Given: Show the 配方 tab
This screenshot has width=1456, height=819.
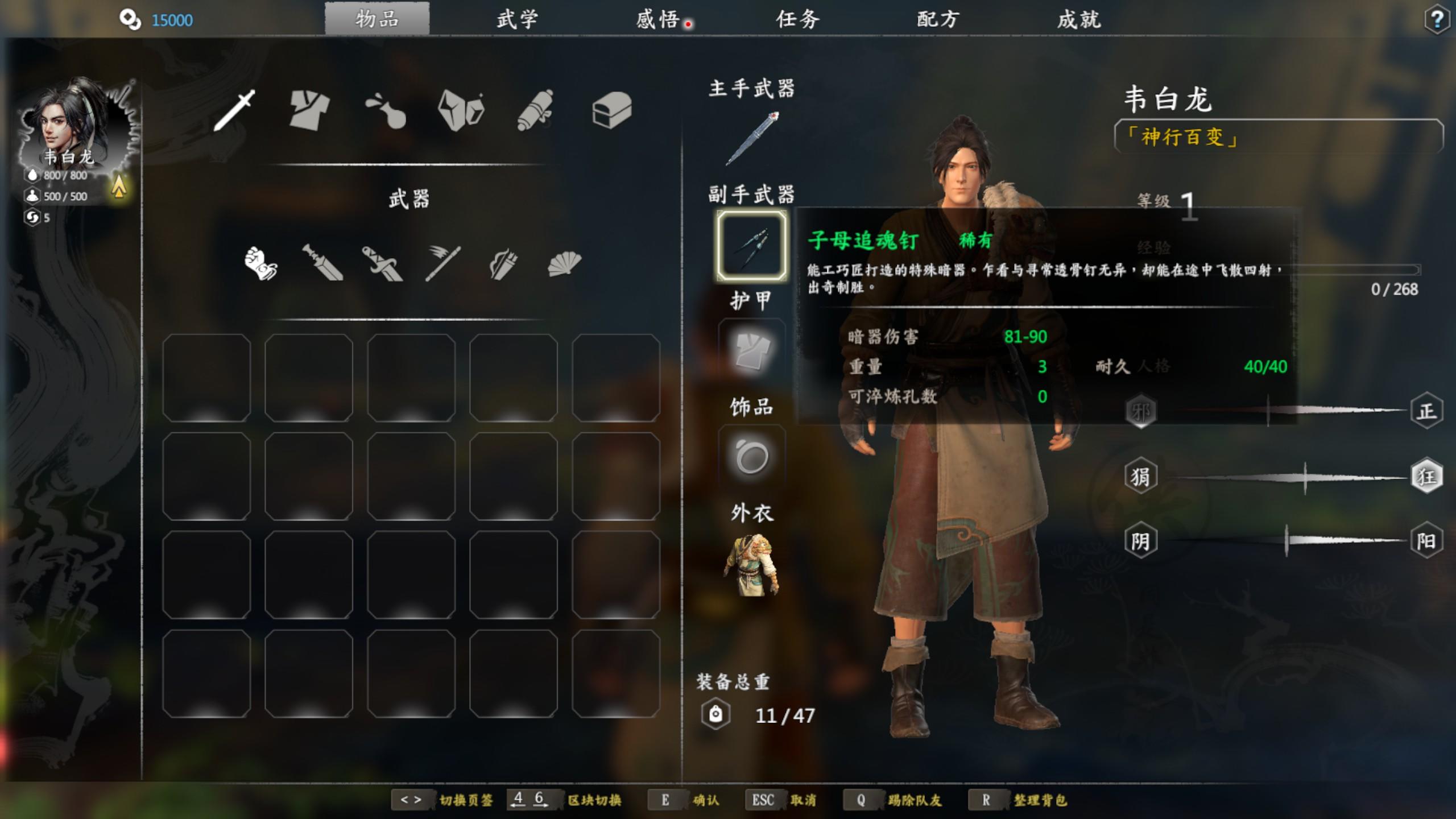Looking at the screenshot, I should (x=938, y=19).
